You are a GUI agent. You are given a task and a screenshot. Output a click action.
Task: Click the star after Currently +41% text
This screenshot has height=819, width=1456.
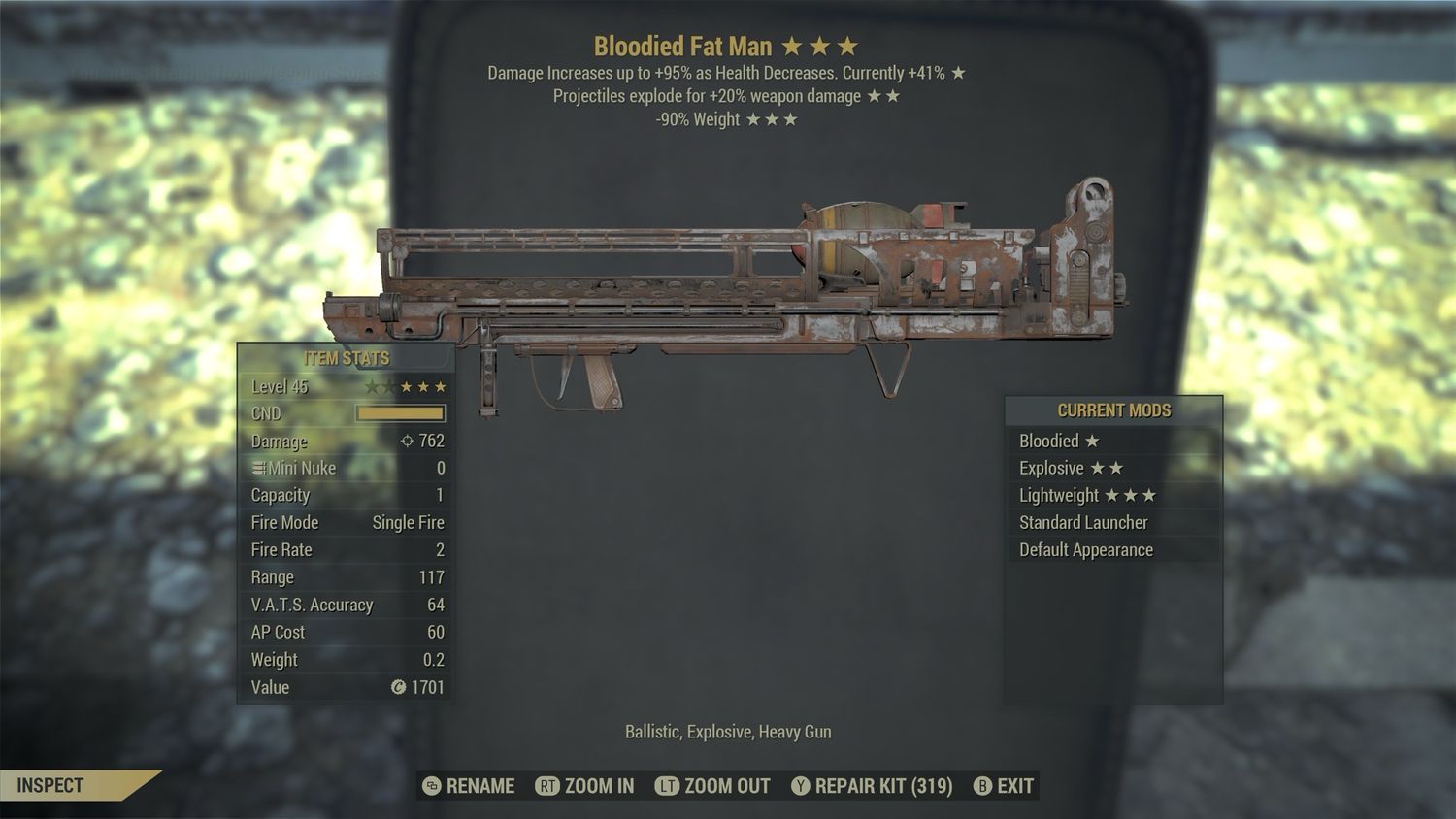[956, 72]
